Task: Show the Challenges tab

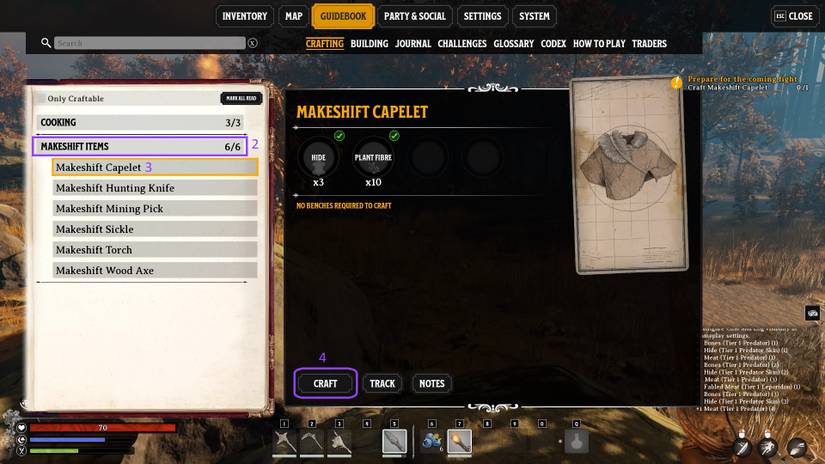Action: point(462,44)
